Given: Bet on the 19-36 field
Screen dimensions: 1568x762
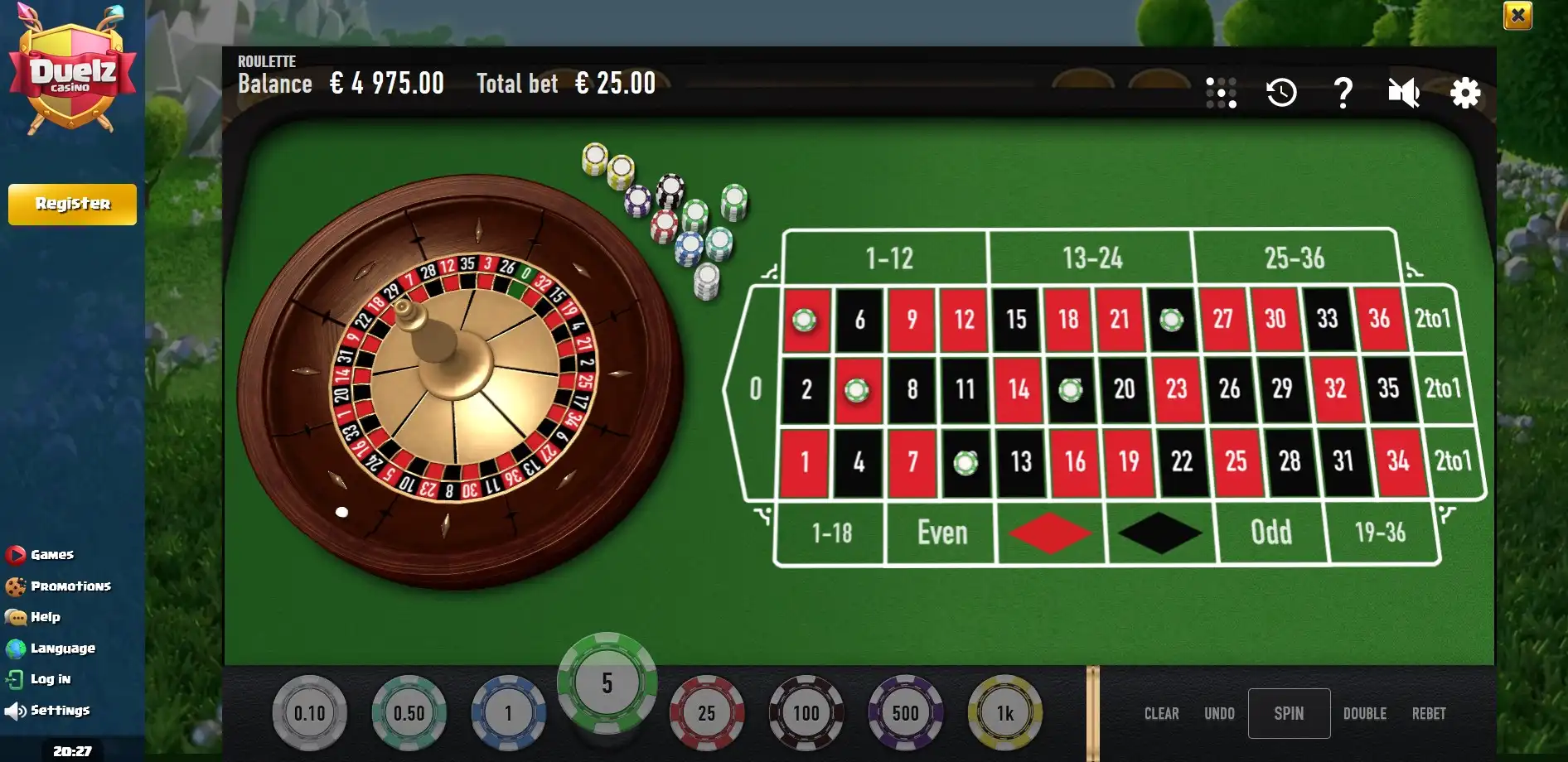Looking at the screenshot, I should [1380, 533].
